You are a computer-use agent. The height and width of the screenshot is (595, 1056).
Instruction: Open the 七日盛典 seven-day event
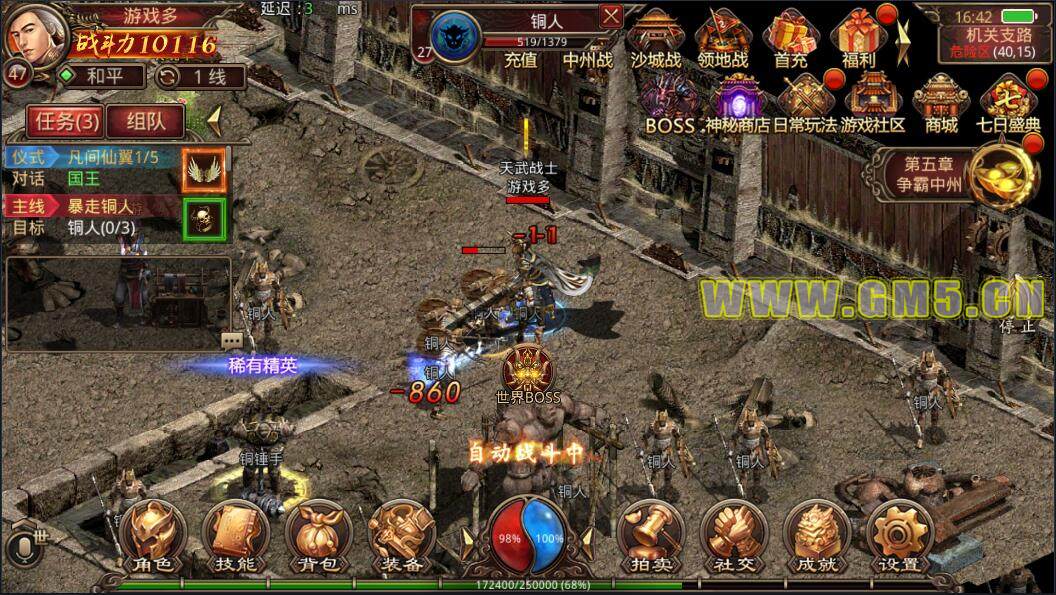tap(1010, 104)
